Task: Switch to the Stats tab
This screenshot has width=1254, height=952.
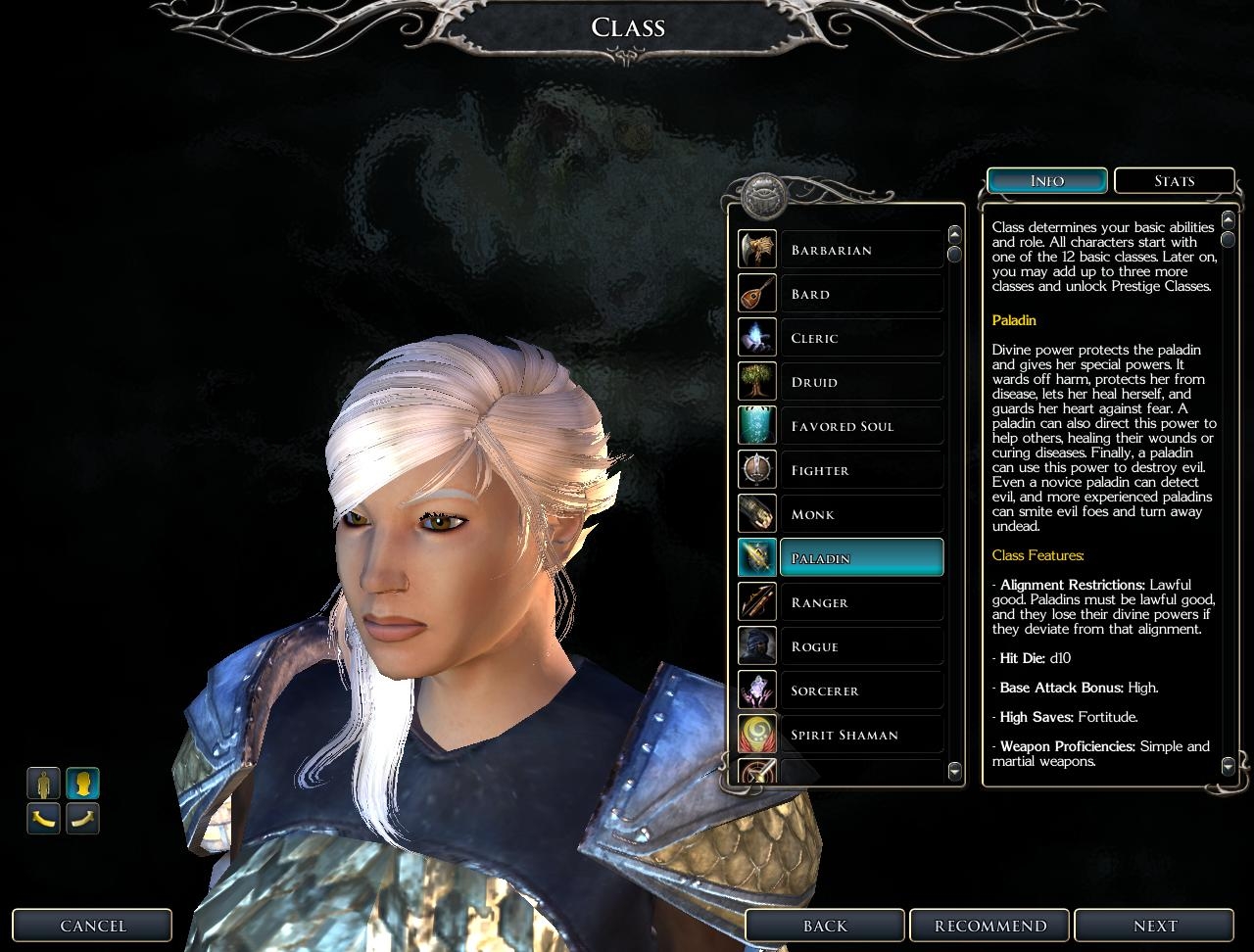Action: coord(1174,181)
